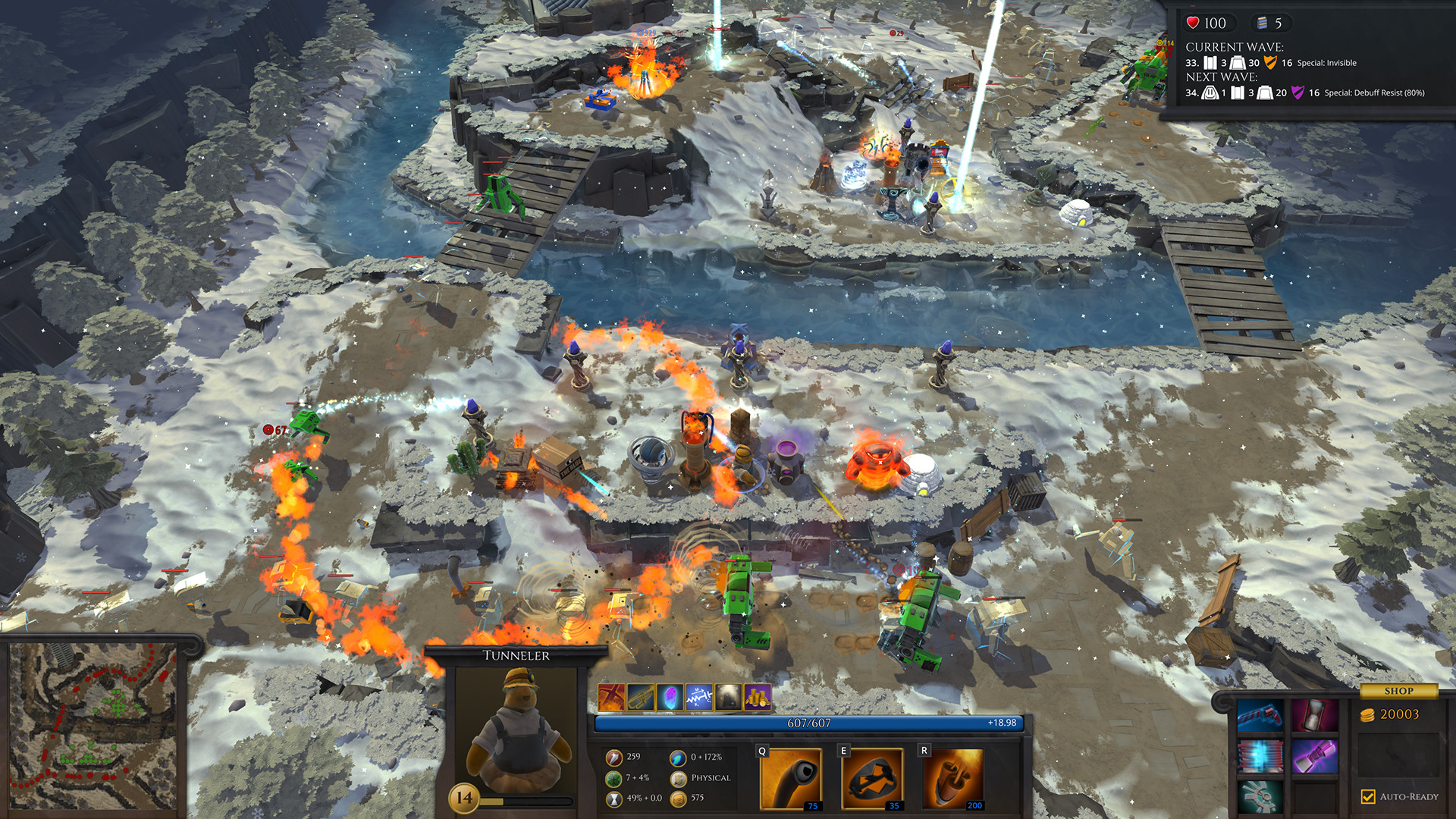Select the glowing coil item

1261,757
